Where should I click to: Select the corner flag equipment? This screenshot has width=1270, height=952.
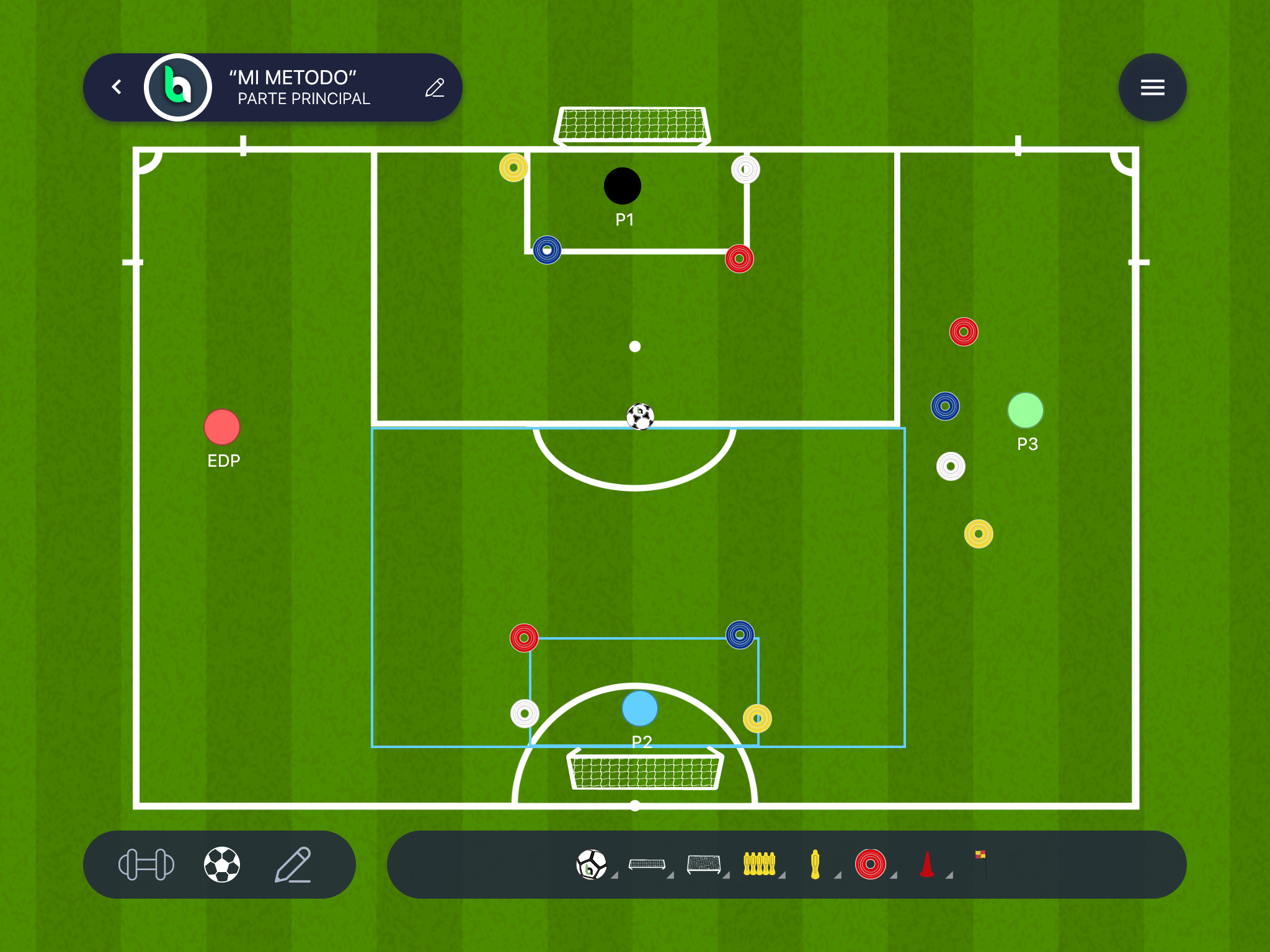pos(981,863)
